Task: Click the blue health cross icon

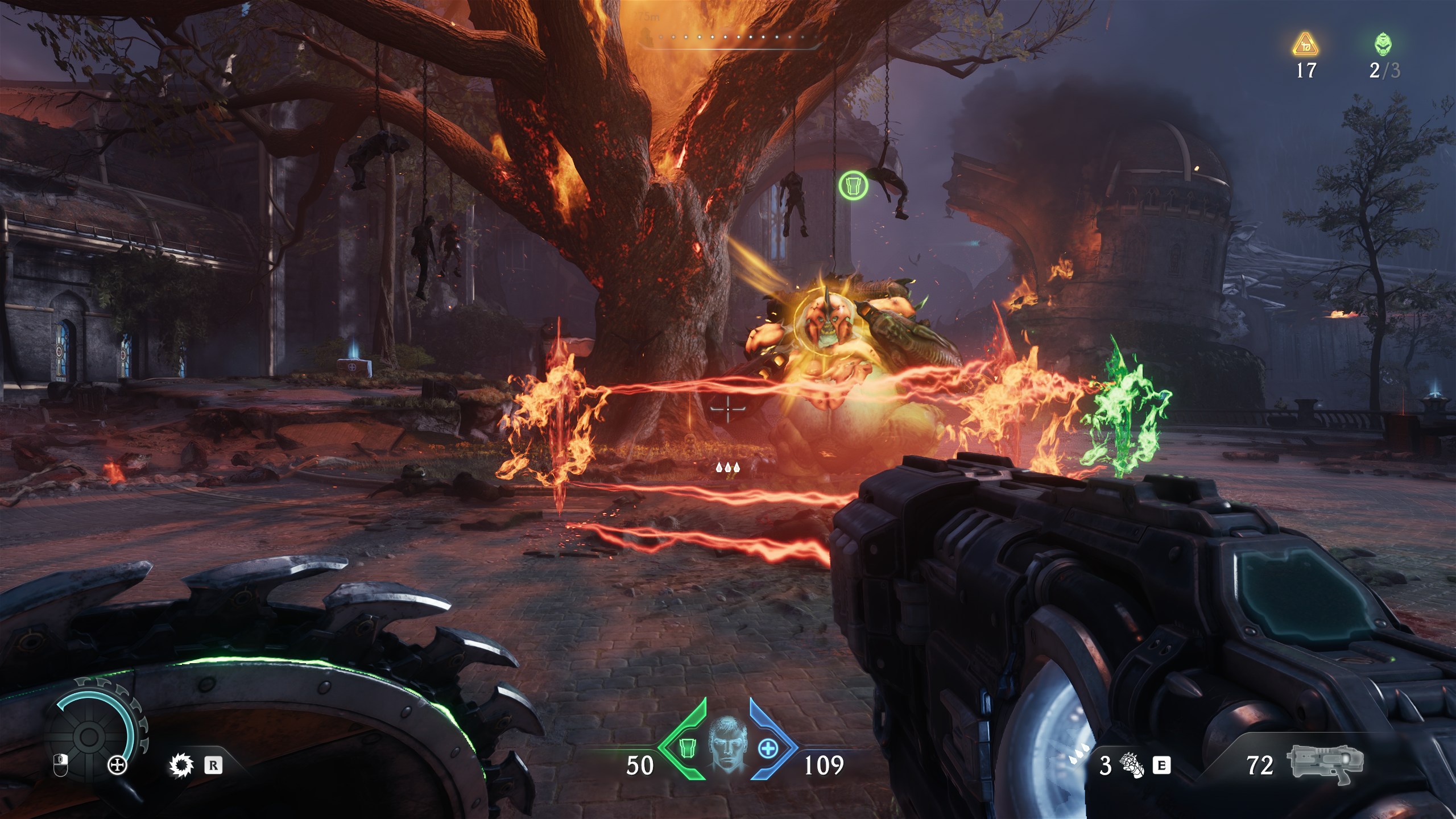Action: click(768, 748)
